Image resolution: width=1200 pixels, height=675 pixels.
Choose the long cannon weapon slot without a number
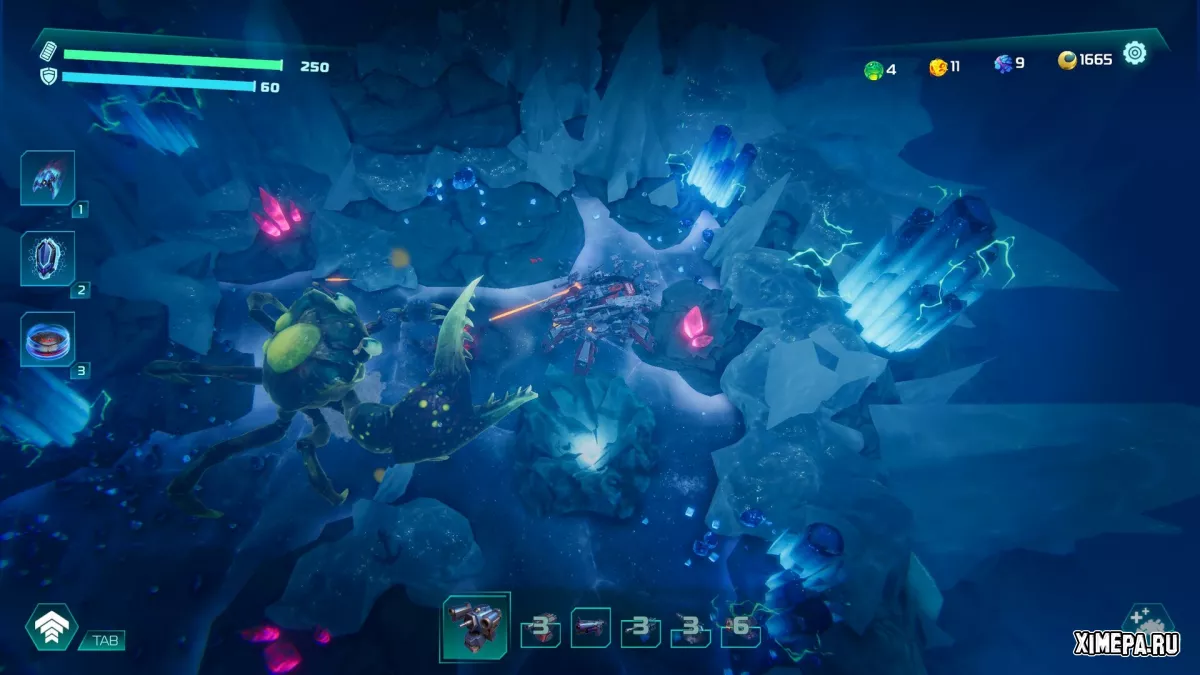590,627
